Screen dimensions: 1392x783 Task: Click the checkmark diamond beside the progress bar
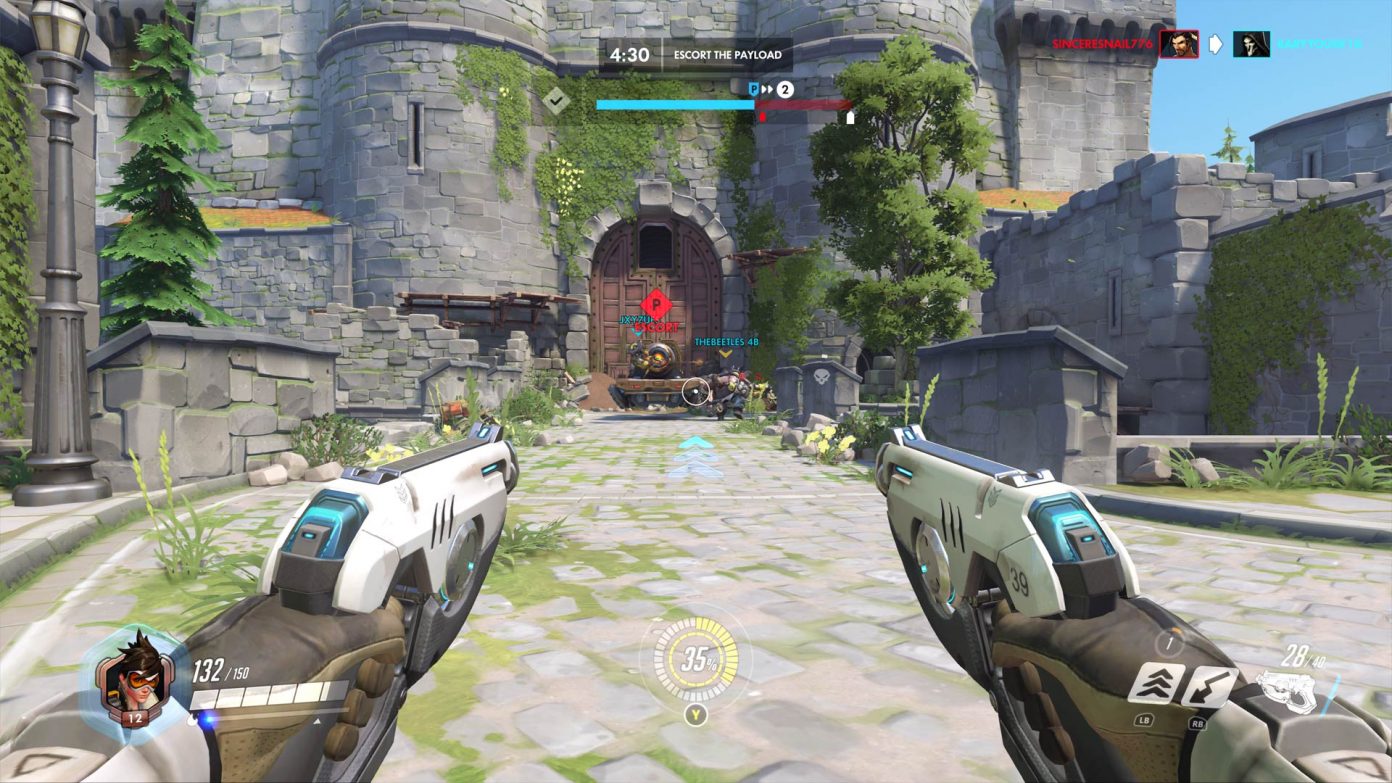[556, 99]
